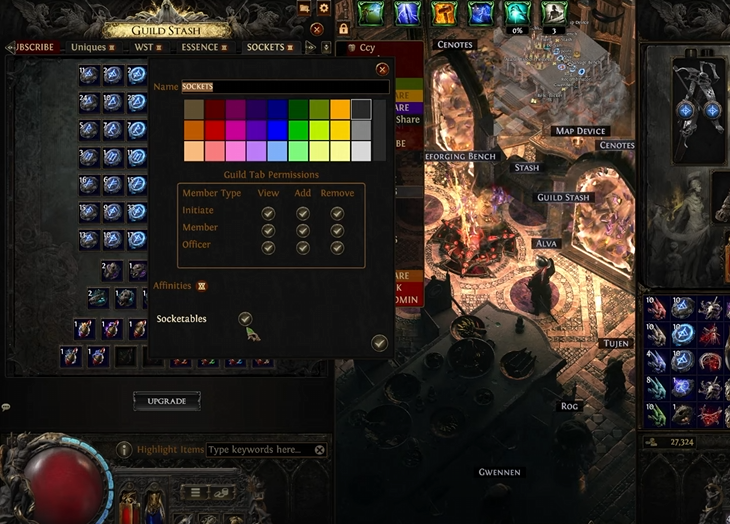This screenshot has width=730, height=524.
Task: Select the ESSENCE stash tab
Action: pyautogui.click(x=203, y=47)
